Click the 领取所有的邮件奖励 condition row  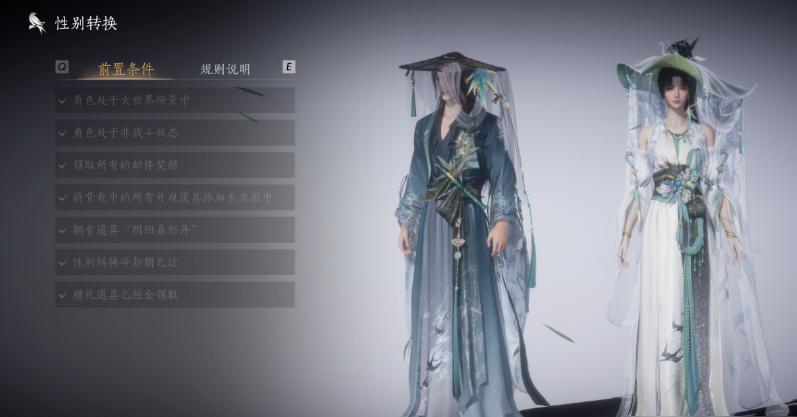tap(175, 164)
